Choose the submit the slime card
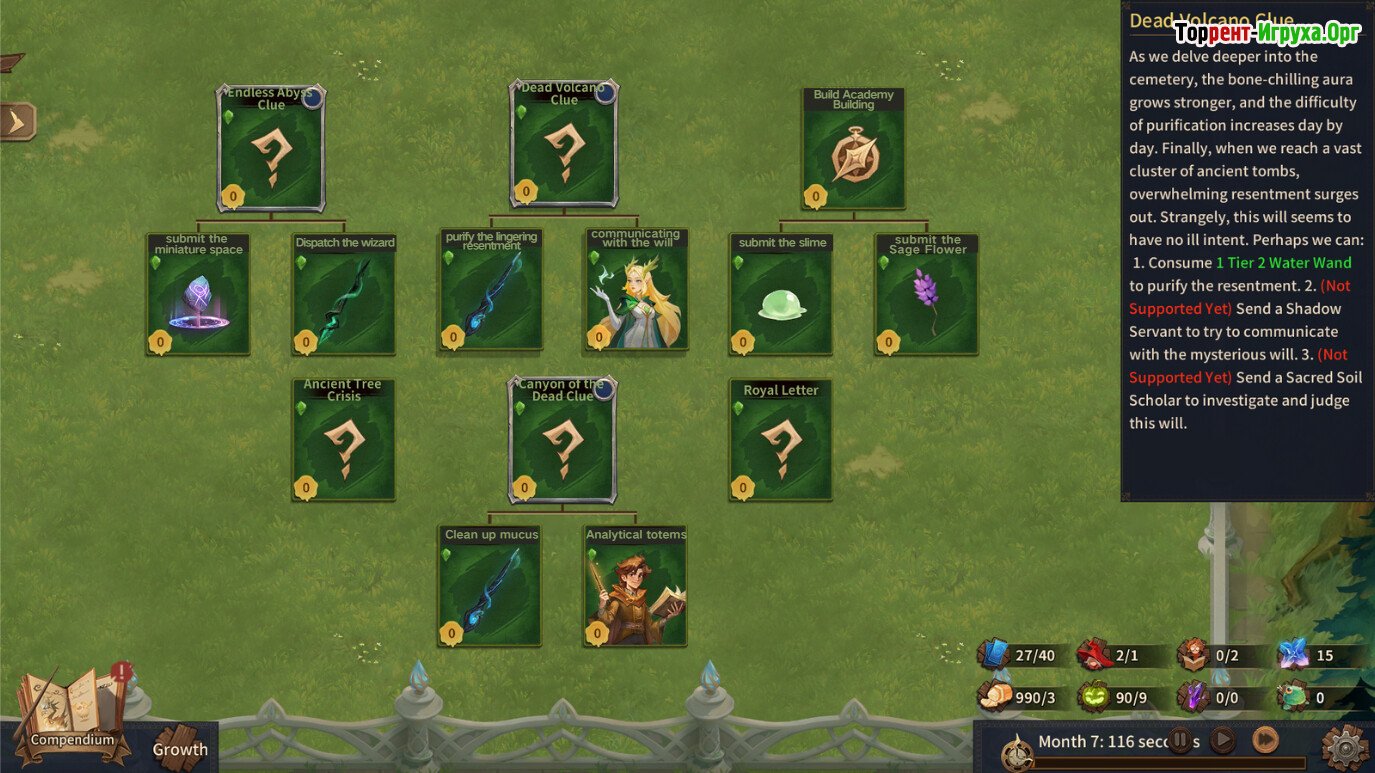 click(781, 294)
